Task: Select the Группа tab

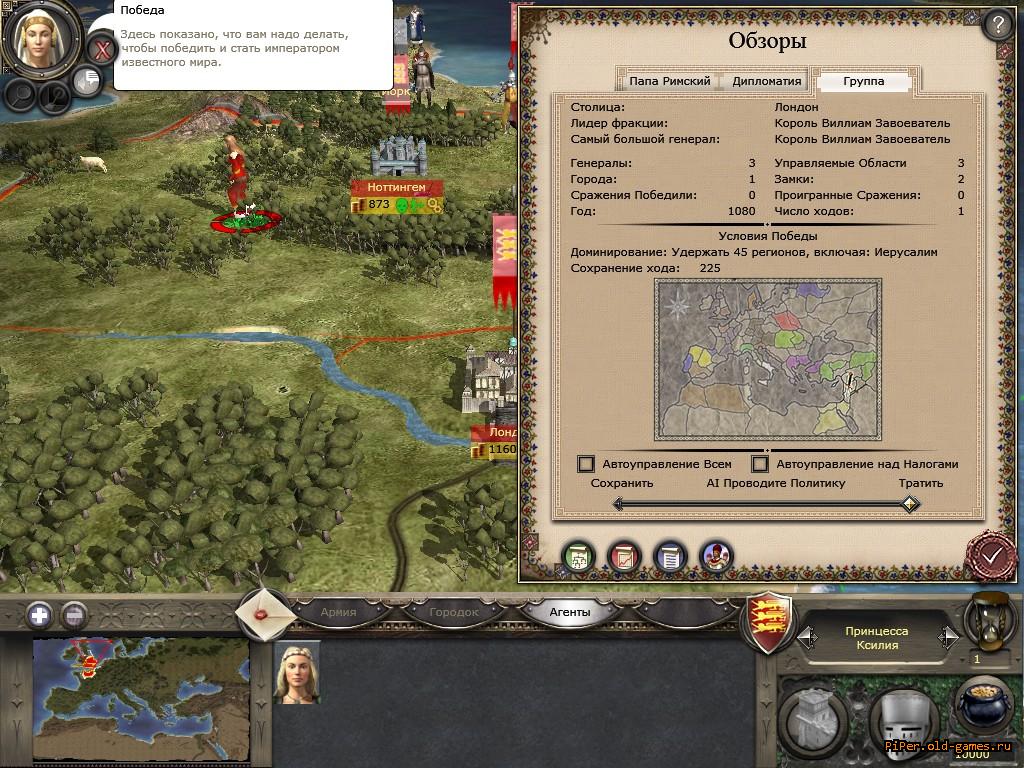Action: [x=863, y=81]
